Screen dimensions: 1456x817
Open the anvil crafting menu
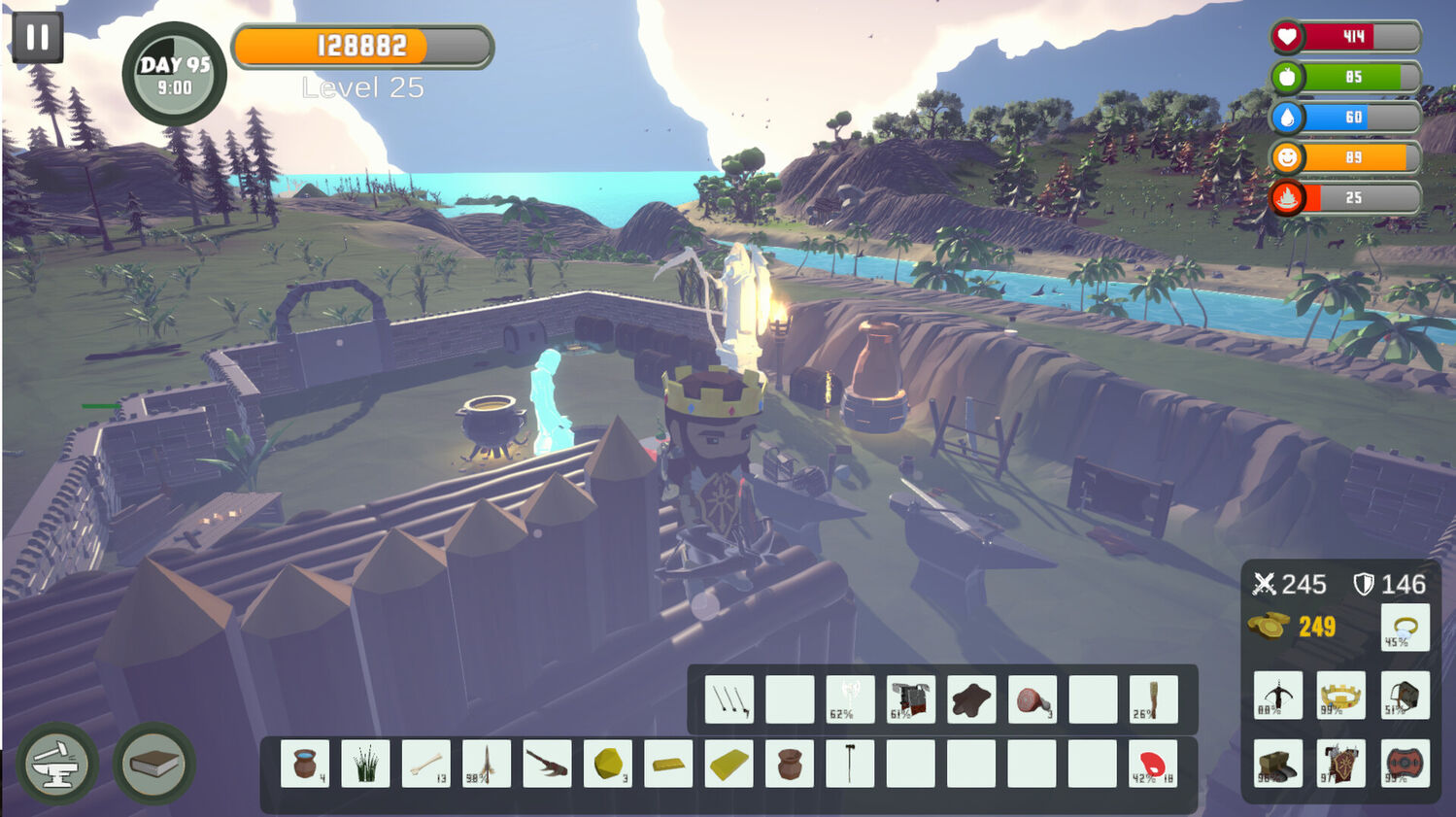coord(56,764)
